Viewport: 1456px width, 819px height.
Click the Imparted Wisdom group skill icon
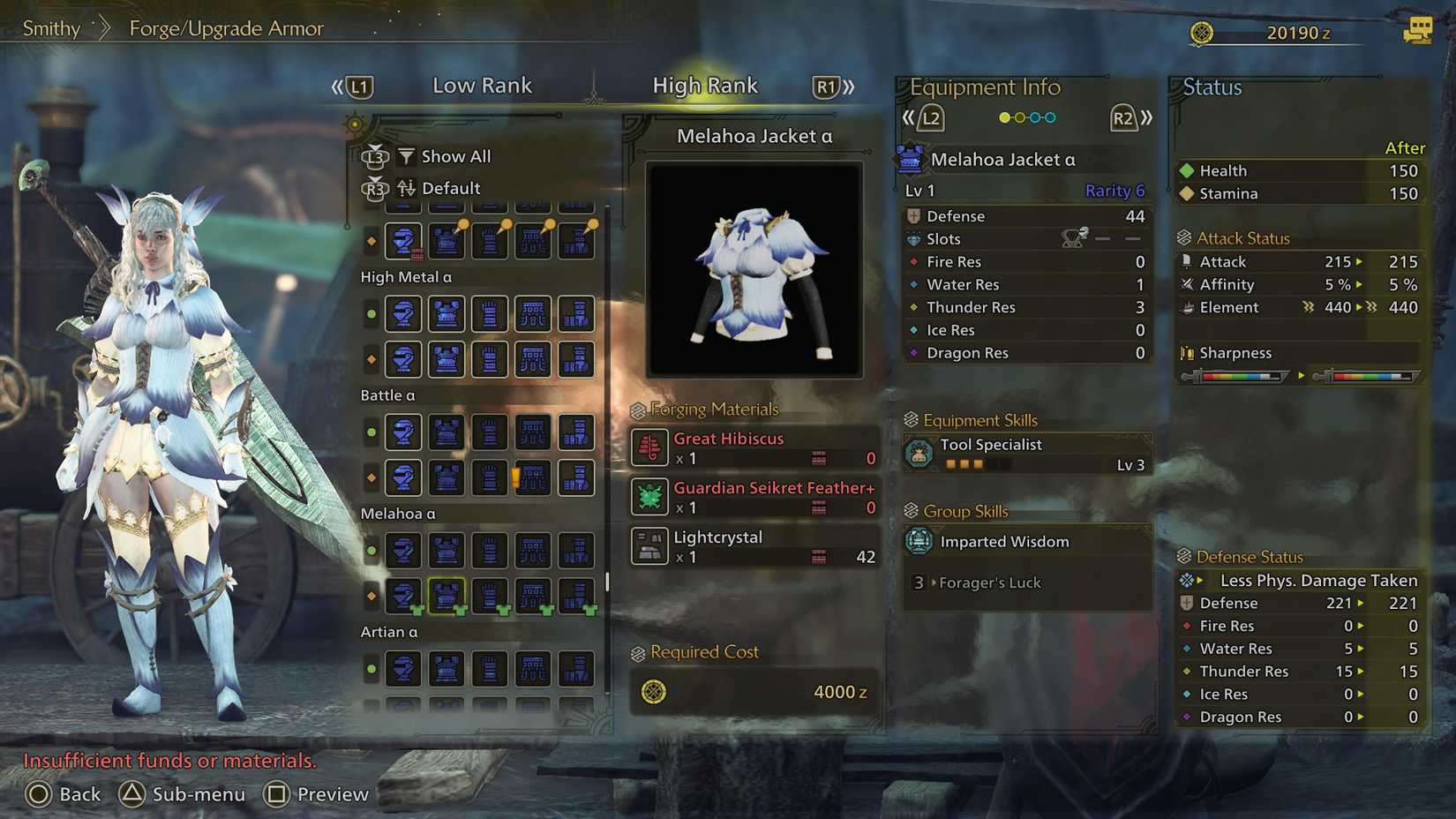920,541
